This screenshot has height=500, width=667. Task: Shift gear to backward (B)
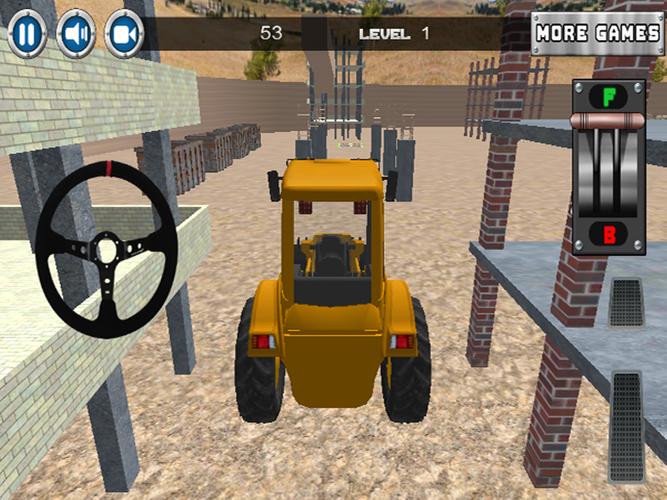[608, 236]
